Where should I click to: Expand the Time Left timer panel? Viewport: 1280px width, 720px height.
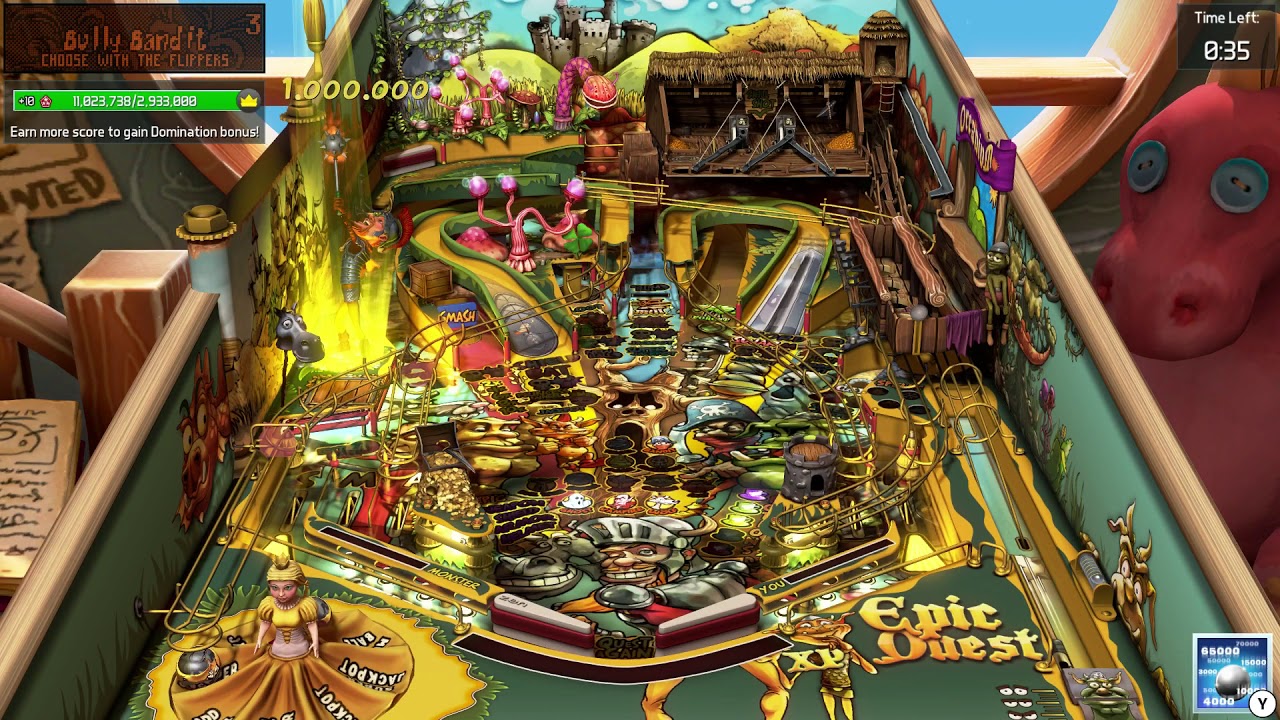click(1227, 33)
